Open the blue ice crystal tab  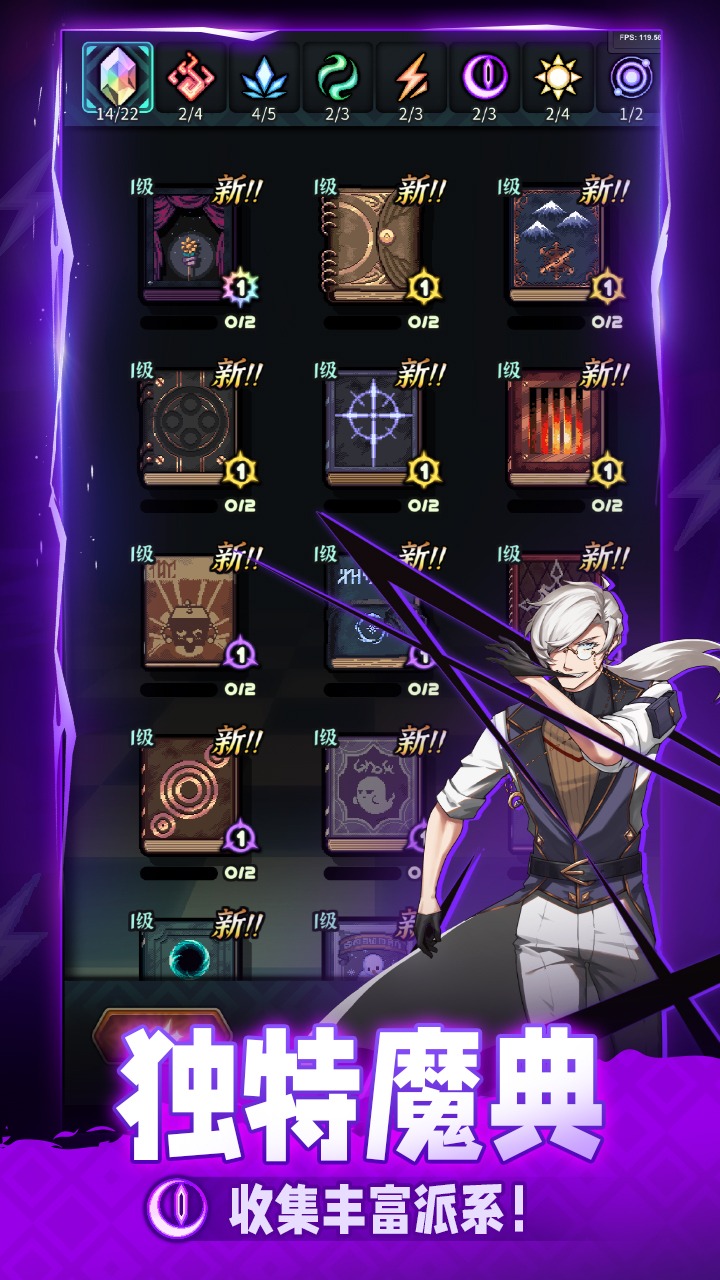pyautogui.click(x=264, y=78)
